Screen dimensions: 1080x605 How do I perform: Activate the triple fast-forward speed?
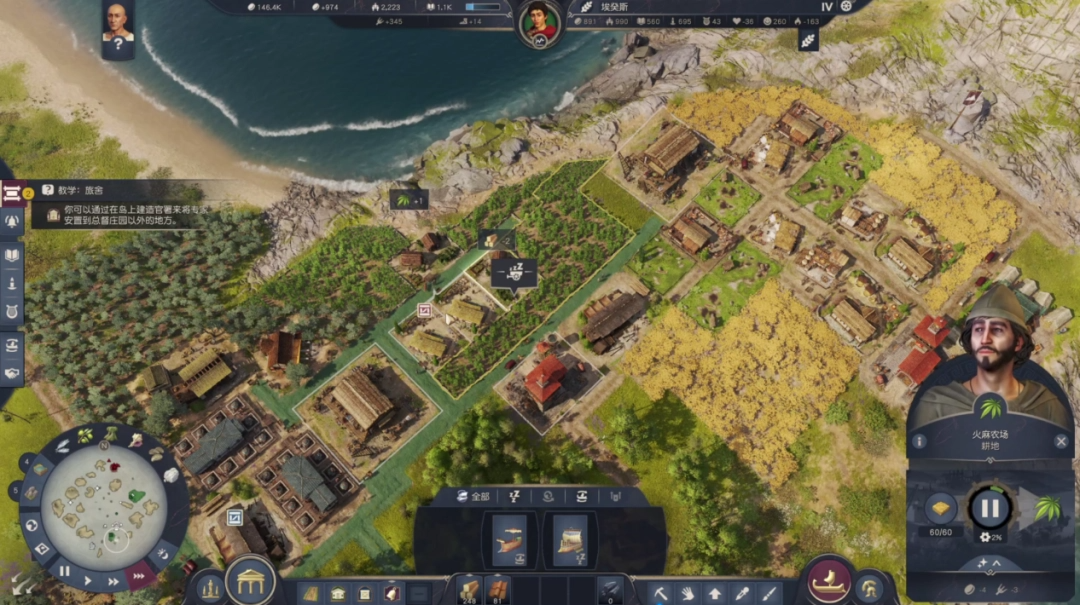(138, 575)
